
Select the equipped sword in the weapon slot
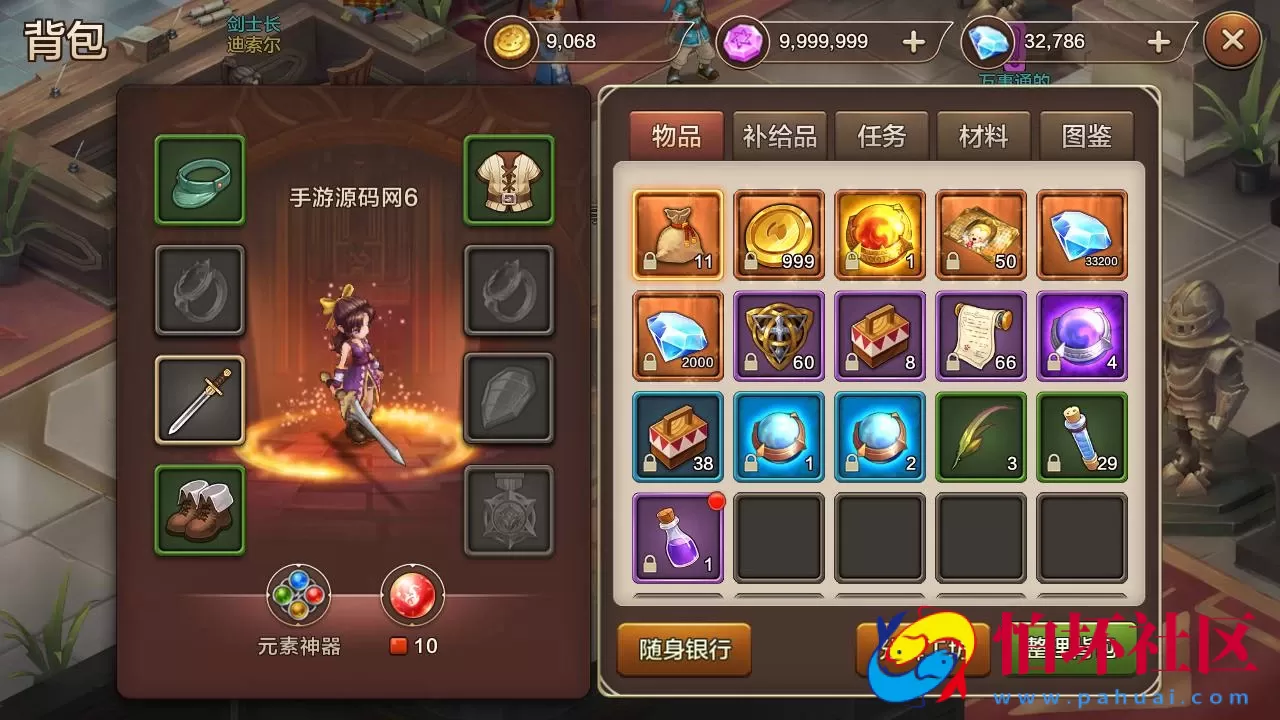click(x=198, y=398)
